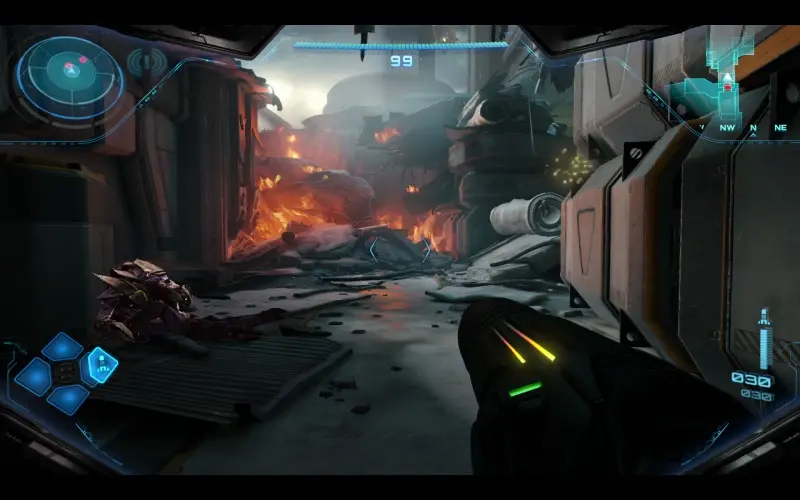Click the circular enemy radar
Image resolution: width=800 pixels, height=500 pixels.
coord(70,72)
